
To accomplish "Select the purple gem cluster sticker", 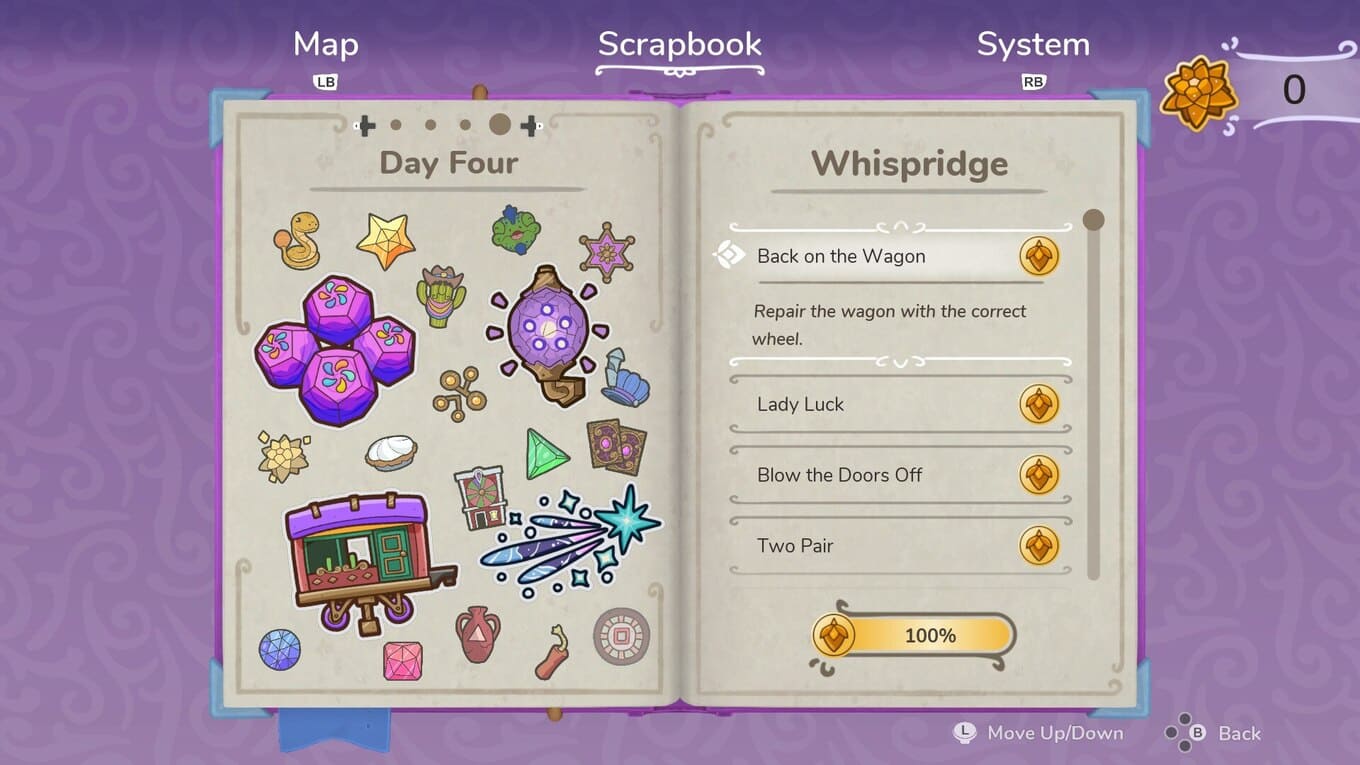I will pyautogui.click(x=334, y=348).
